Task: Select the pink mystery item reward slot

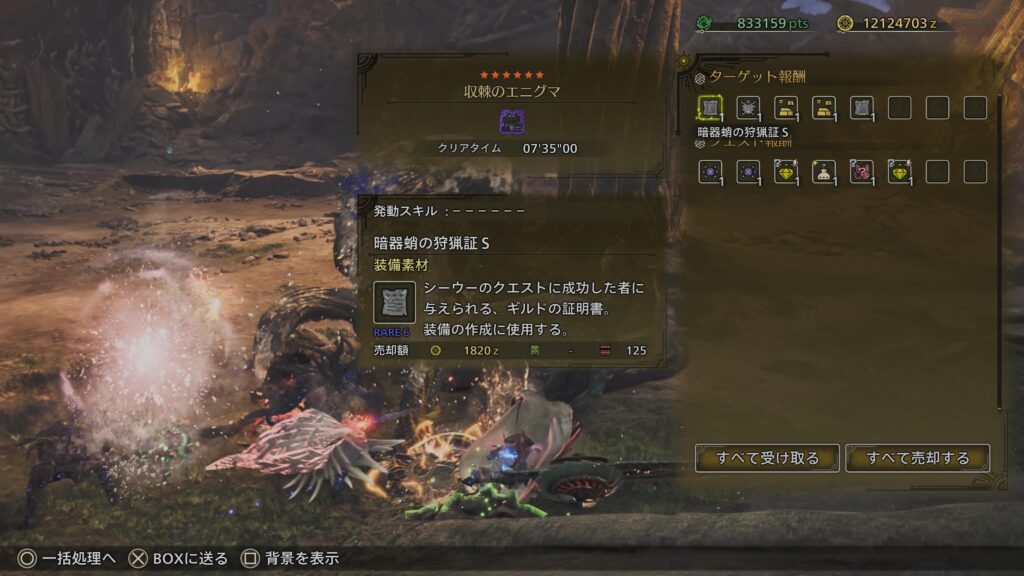Action: point(862,171)
